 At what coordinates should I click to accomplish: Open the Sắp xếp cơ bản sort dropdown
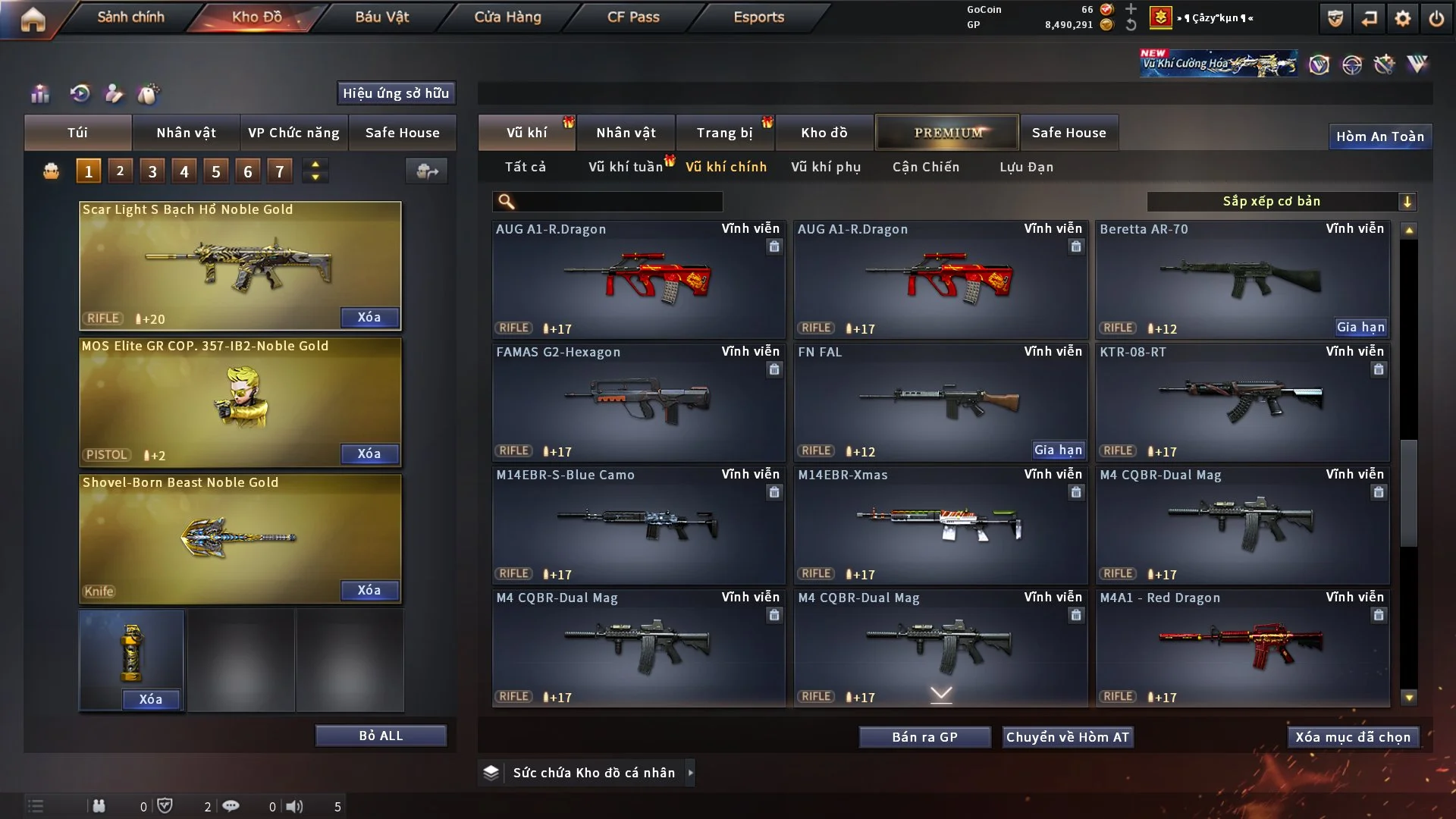point(1280,202)
